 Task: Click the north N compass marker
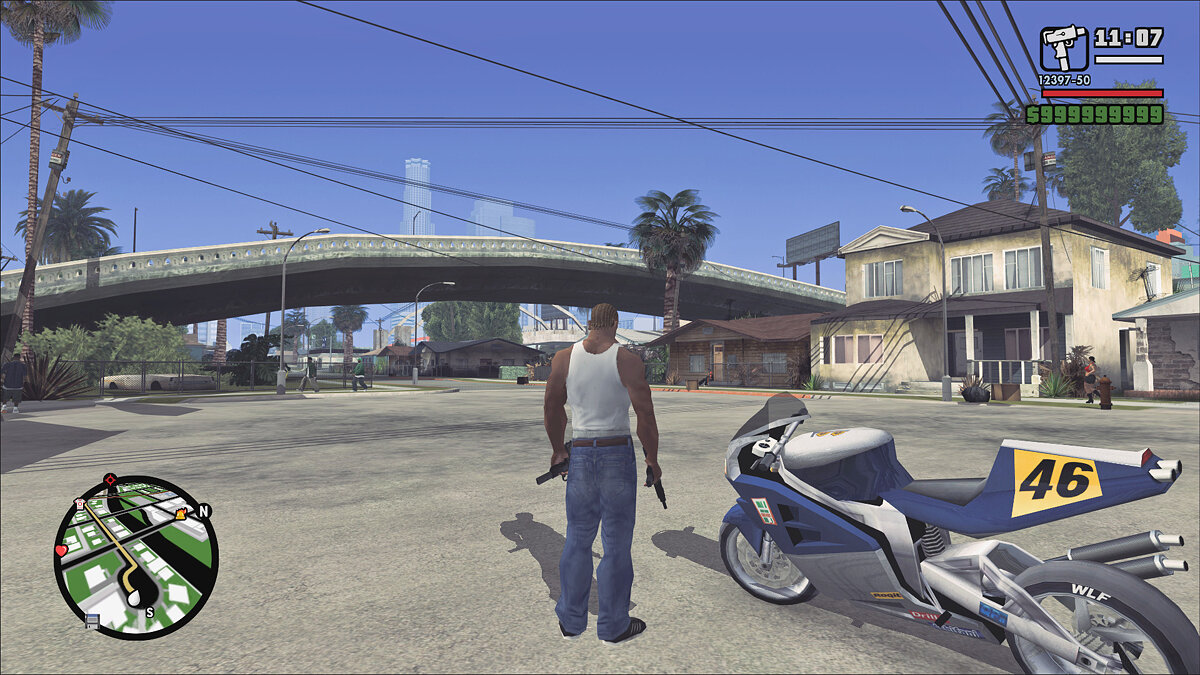pos(203,511)
